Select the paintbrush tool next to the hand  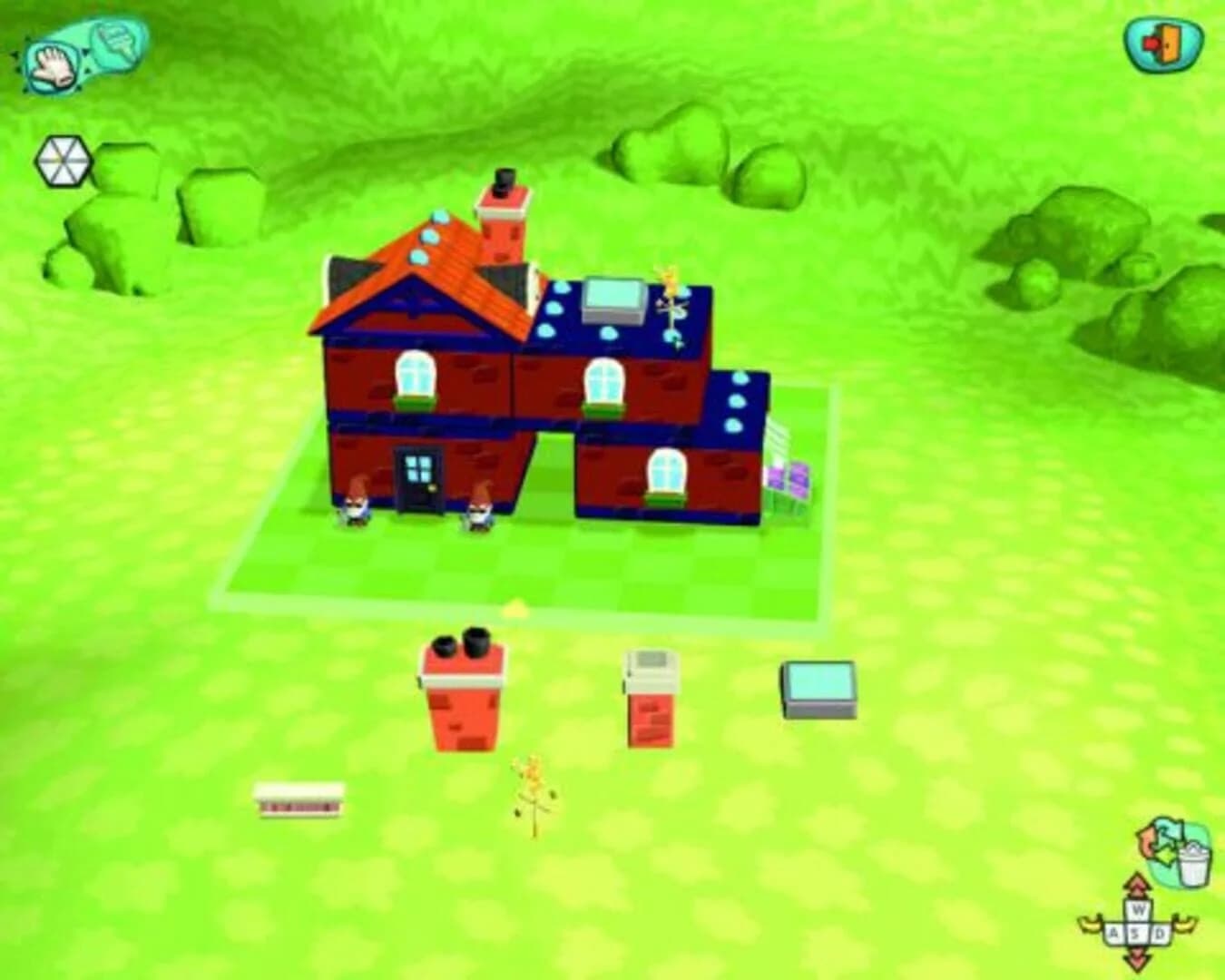[x=116, y=41]
